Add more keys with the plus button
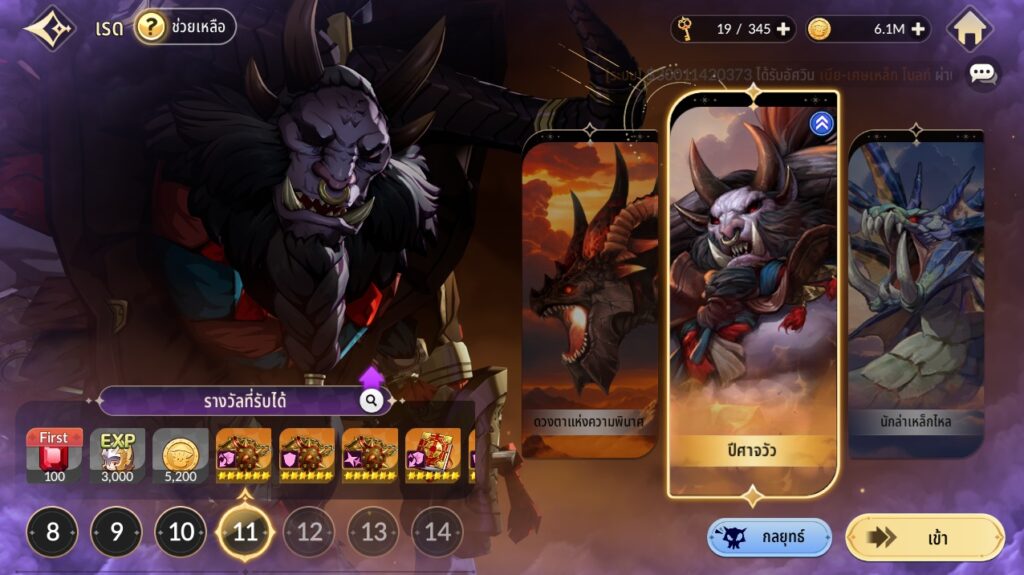This screenshot has width=1024, height=575. coord(783,29)
